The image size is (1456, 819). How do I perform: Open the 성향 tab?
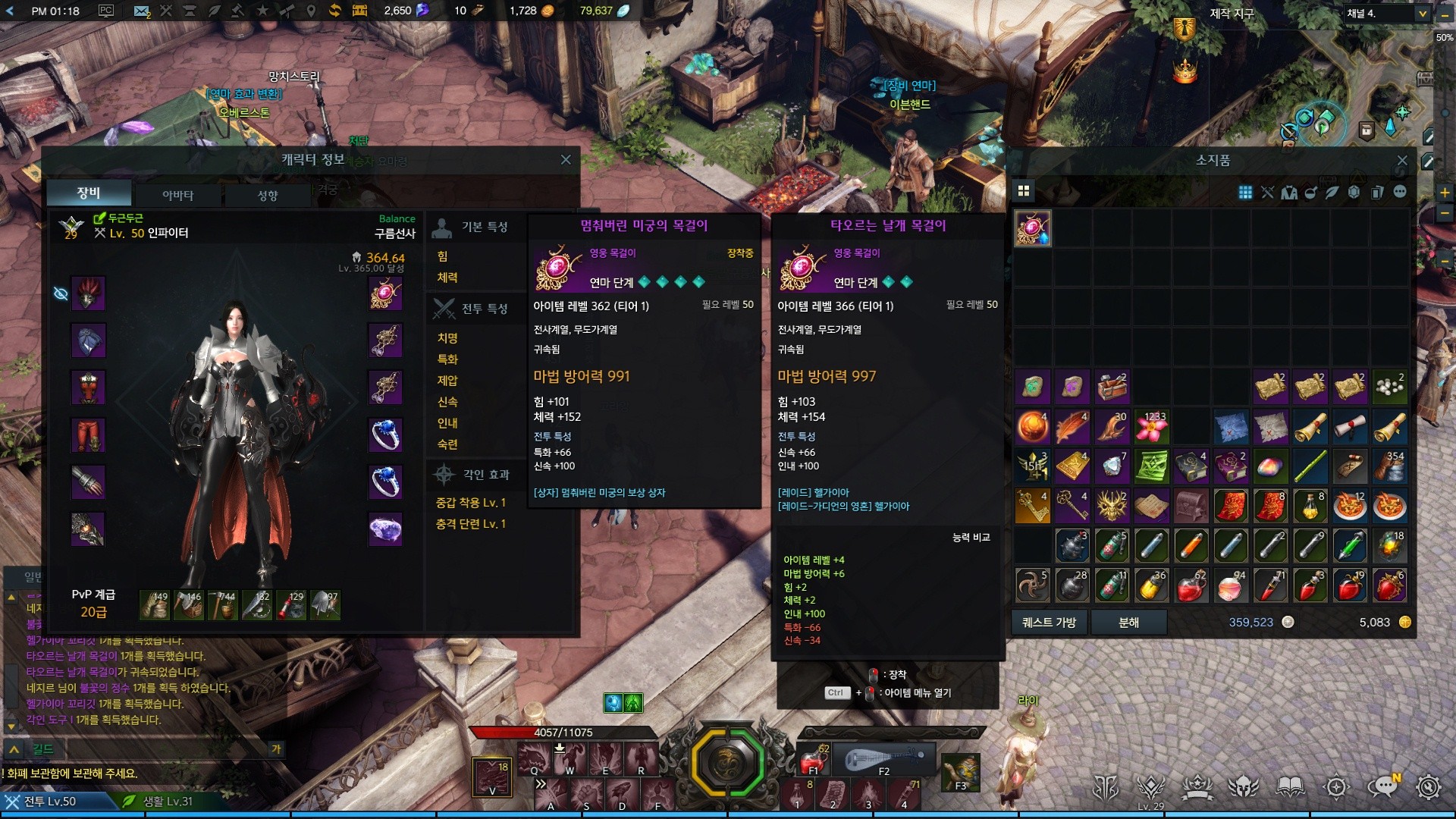[x=267, y=195]
